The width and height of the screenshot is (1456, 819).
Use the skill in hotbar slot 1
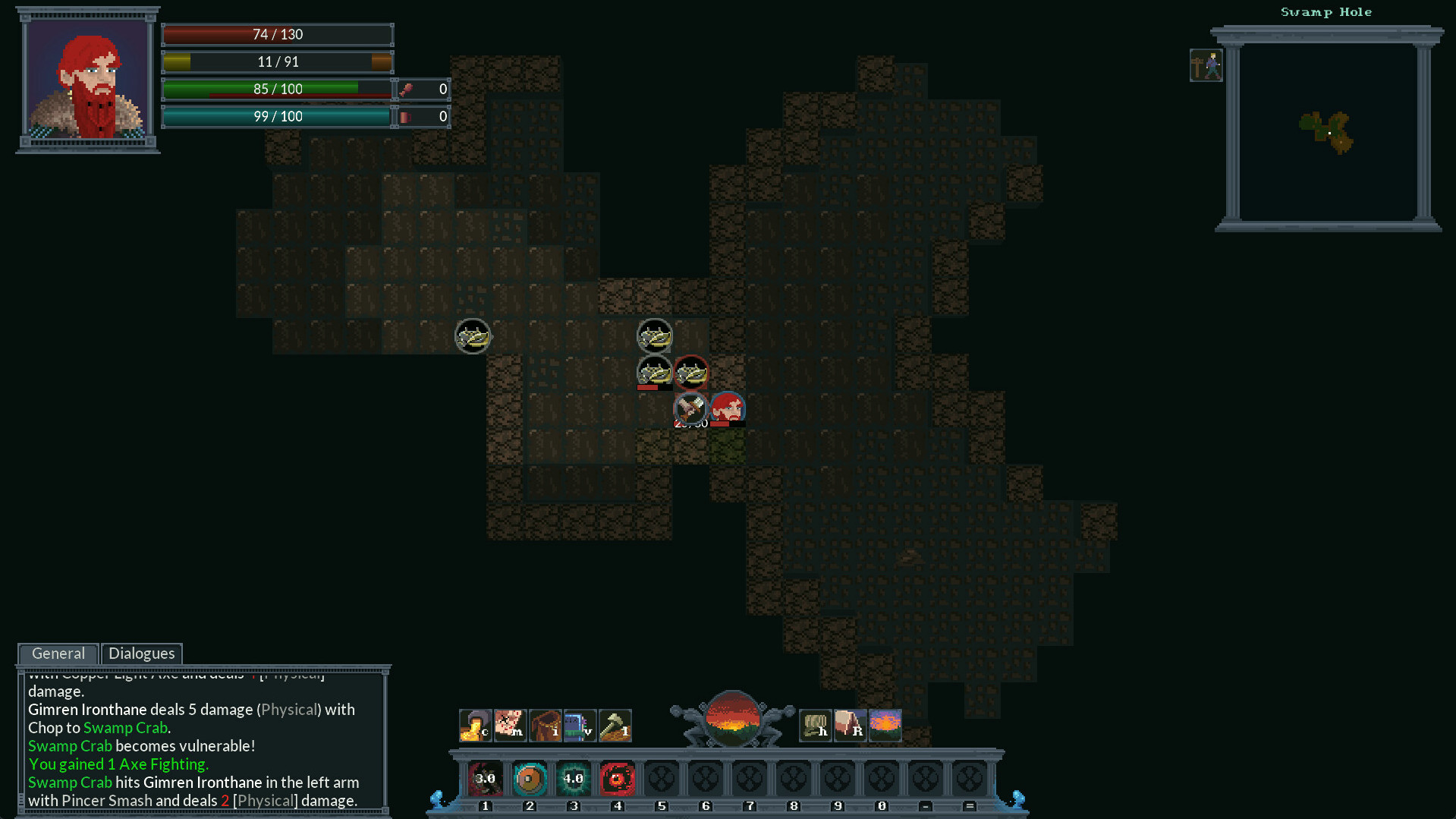coord(486,779)
